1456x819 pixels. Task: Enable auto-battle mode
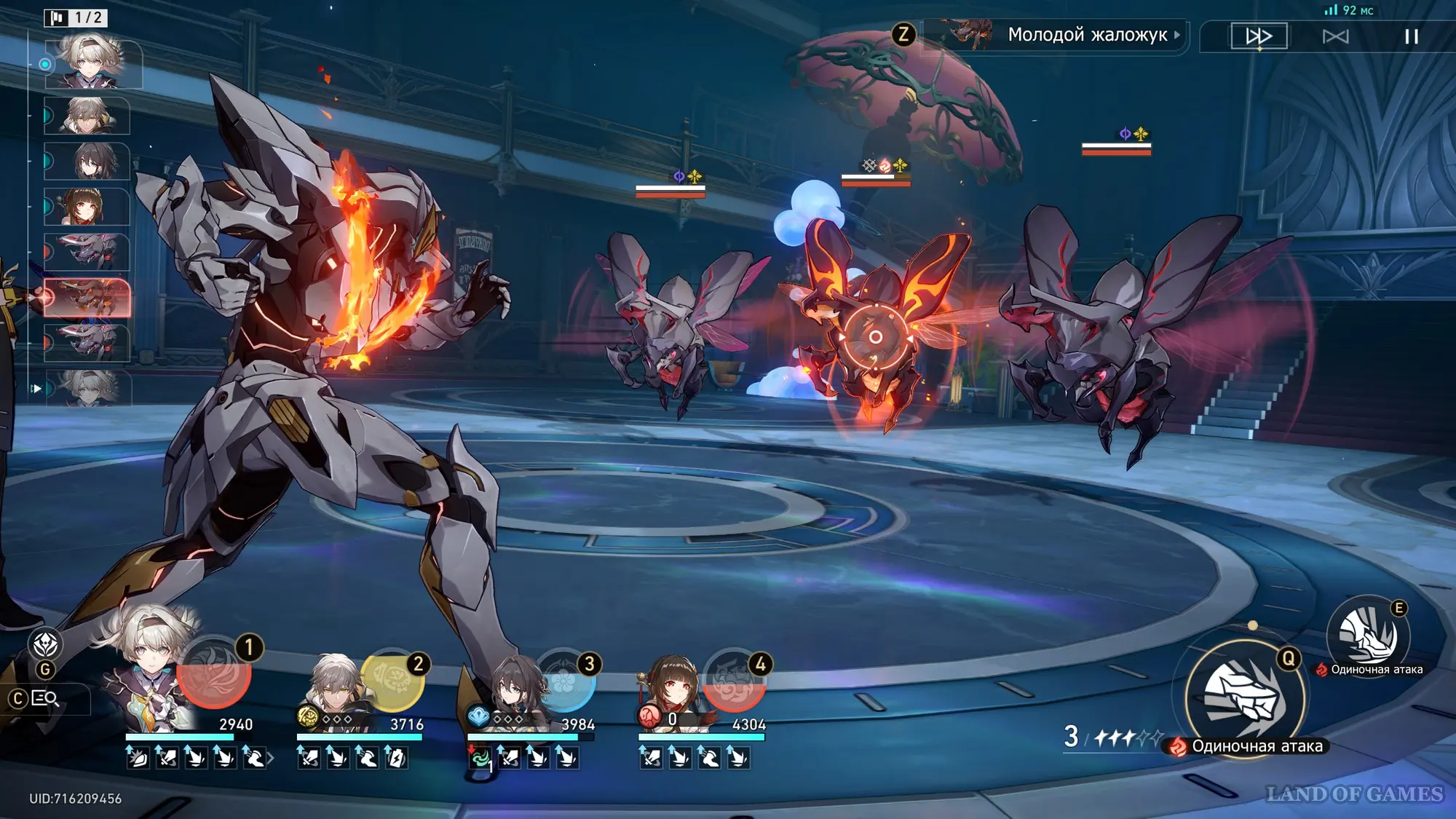coord(1335,36)
